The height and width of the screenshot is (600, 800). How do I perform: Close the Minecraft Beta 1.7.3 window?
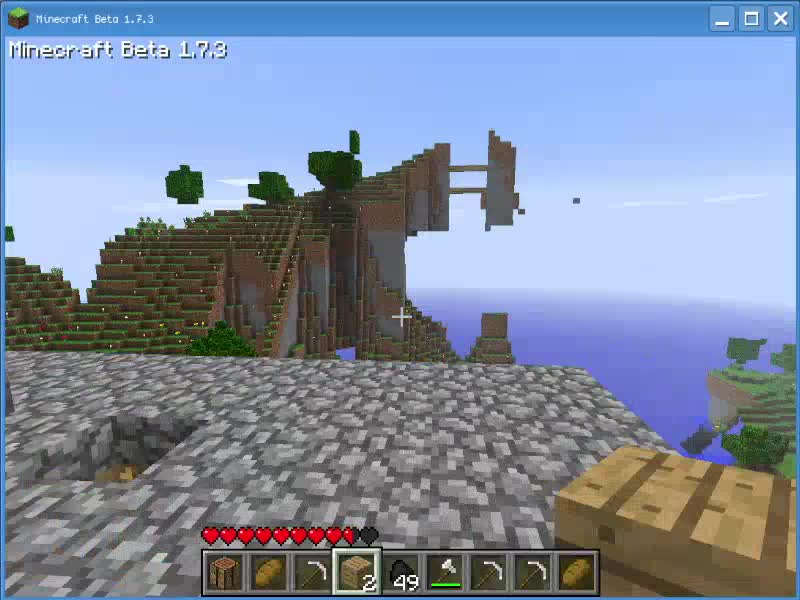coord(778,18)
